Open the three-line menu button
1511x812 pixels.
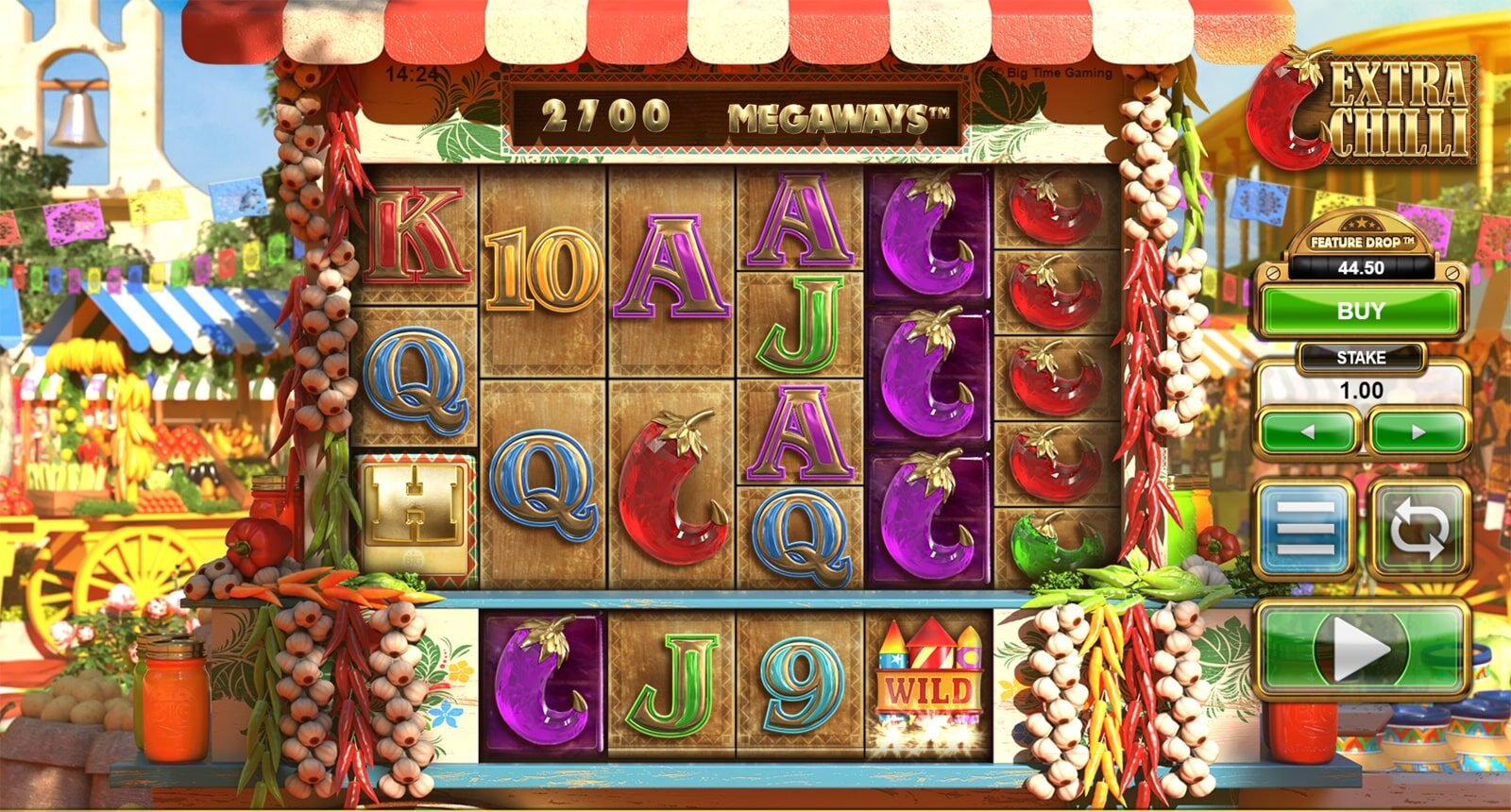(x=1306, y=529)
